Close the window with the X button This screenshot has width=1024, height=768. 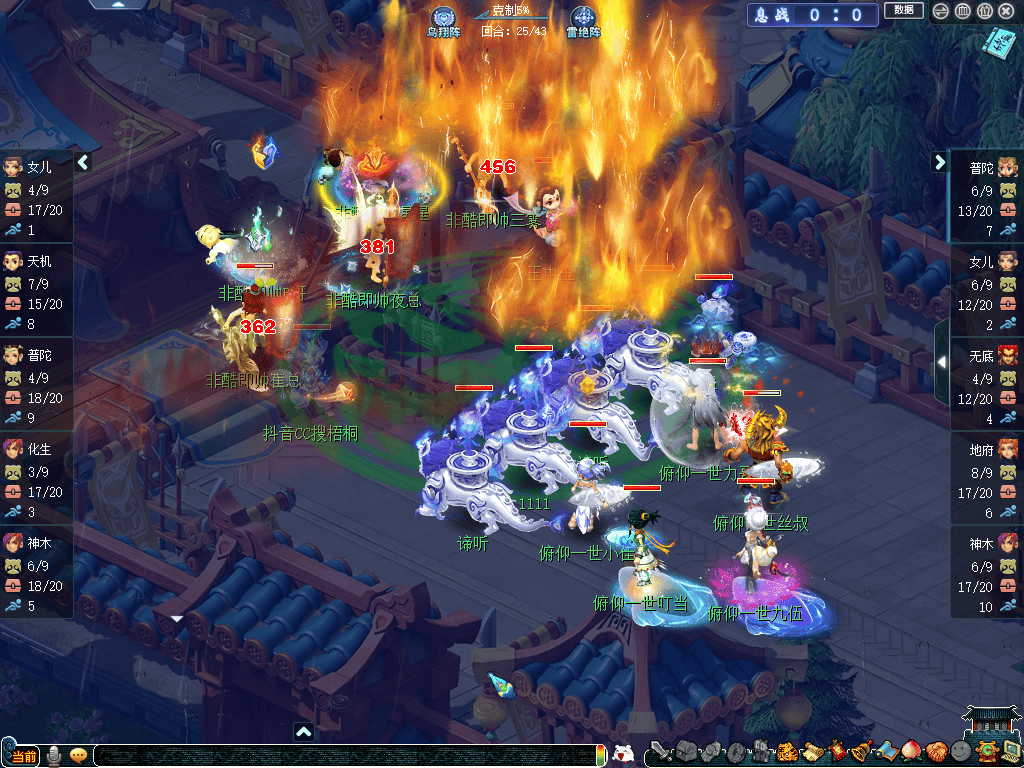click(1006, 11)
